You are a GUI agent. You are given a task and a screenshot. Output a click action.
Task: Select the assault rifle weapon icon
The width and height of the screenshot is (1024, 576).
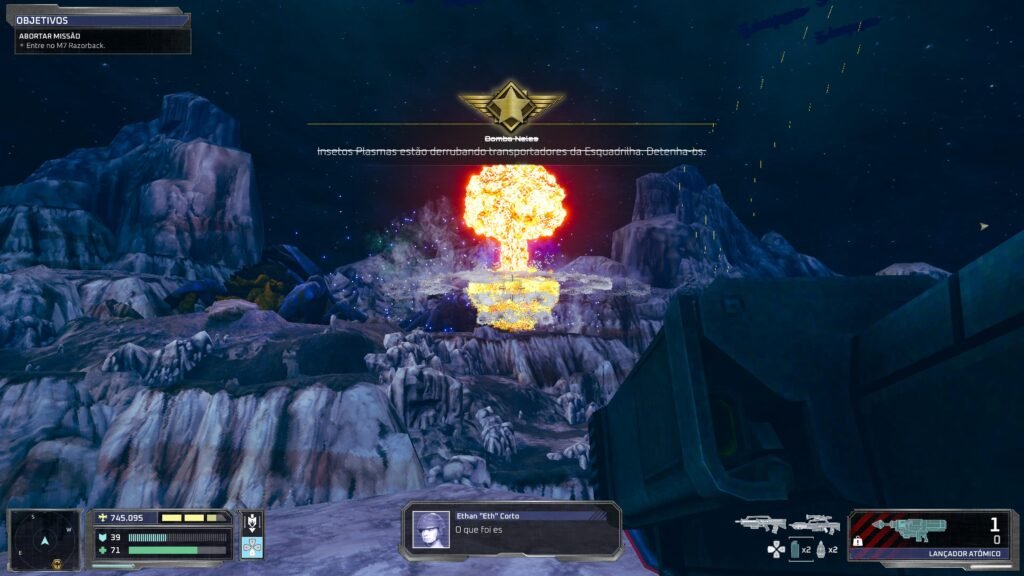pos(760,523)
